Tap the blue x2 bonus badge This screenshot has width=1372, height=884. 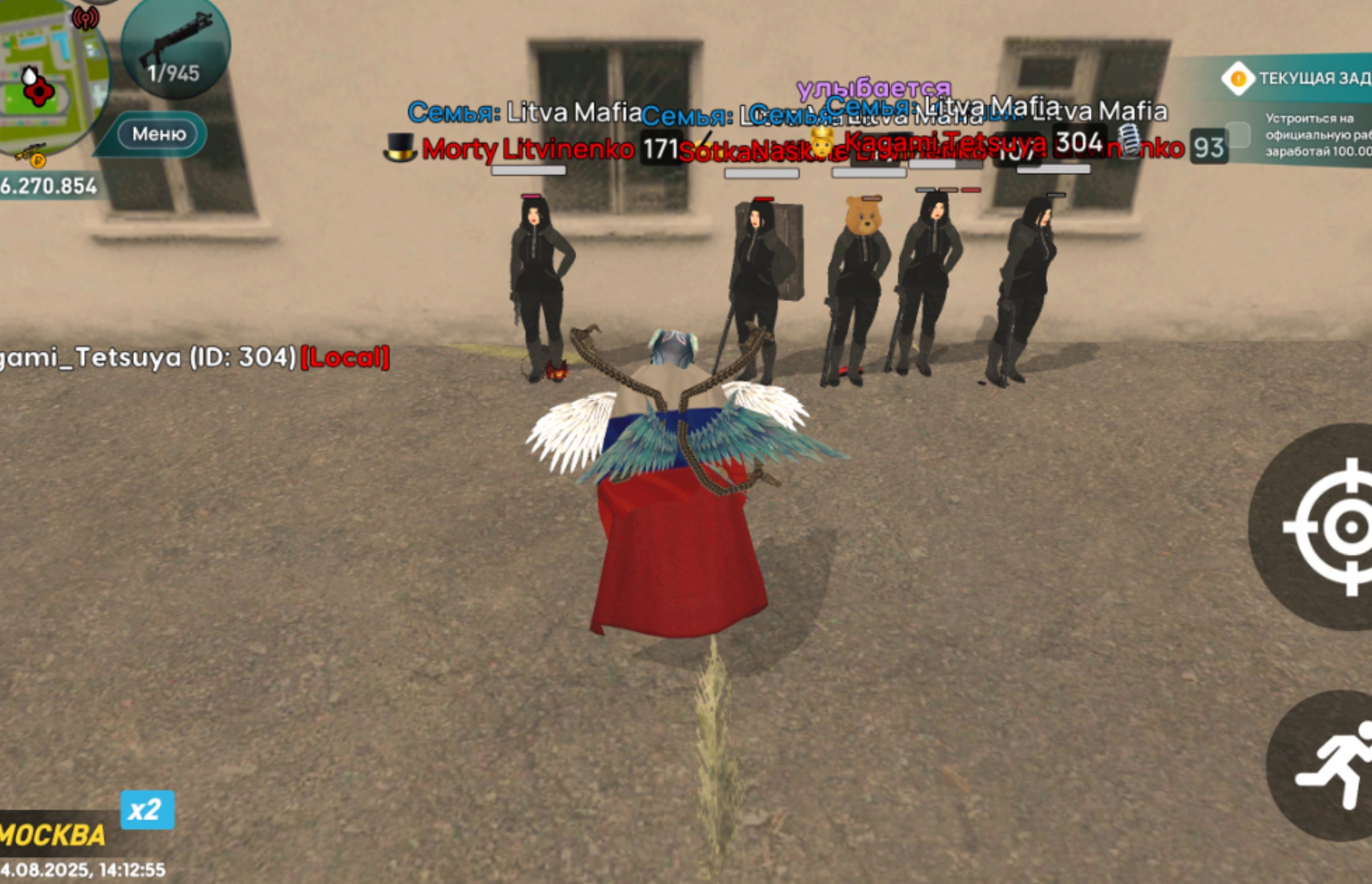point(147,810)
